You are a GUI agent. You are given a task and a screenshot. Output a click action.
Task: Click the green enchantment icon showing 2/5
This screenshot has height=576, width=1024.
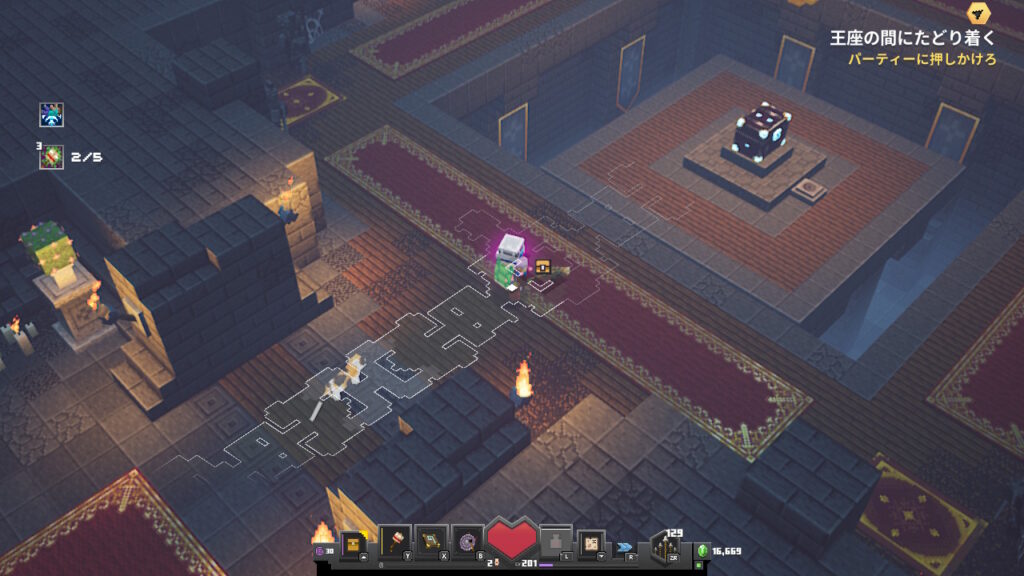click(x=52, y=157)
